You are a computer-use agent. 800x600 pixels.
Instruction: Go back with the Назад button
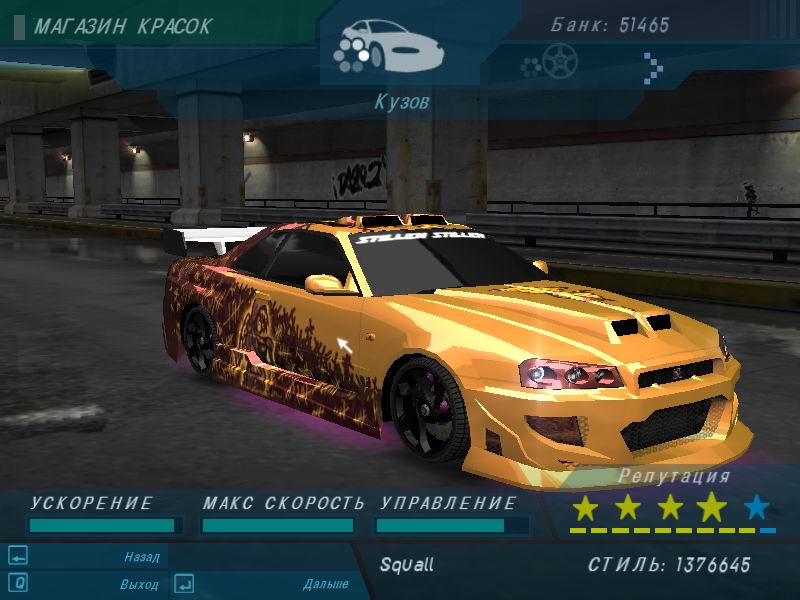(141, 557)
